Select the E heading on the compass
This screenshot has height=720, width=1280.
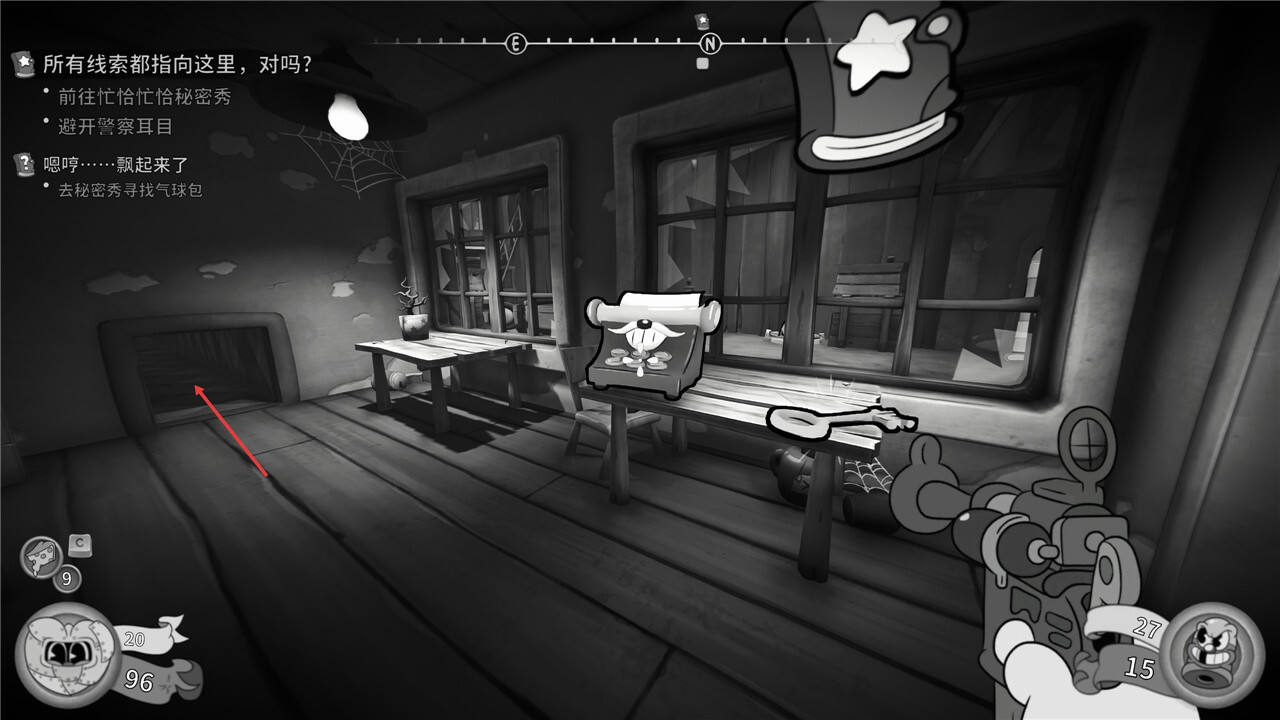[x=515, y=44]
